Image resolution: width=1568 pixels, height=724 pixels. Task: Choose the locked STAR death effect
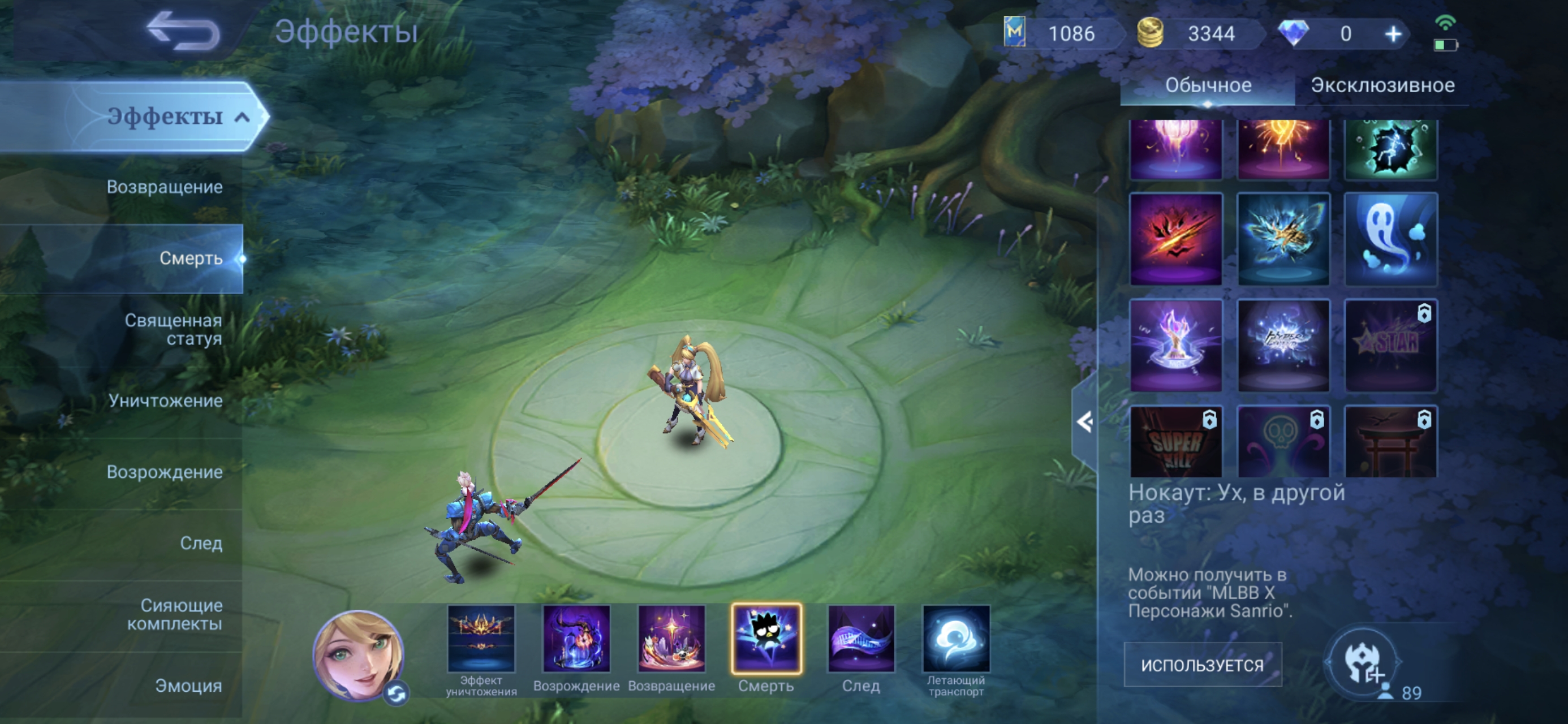coord(1390,345)
